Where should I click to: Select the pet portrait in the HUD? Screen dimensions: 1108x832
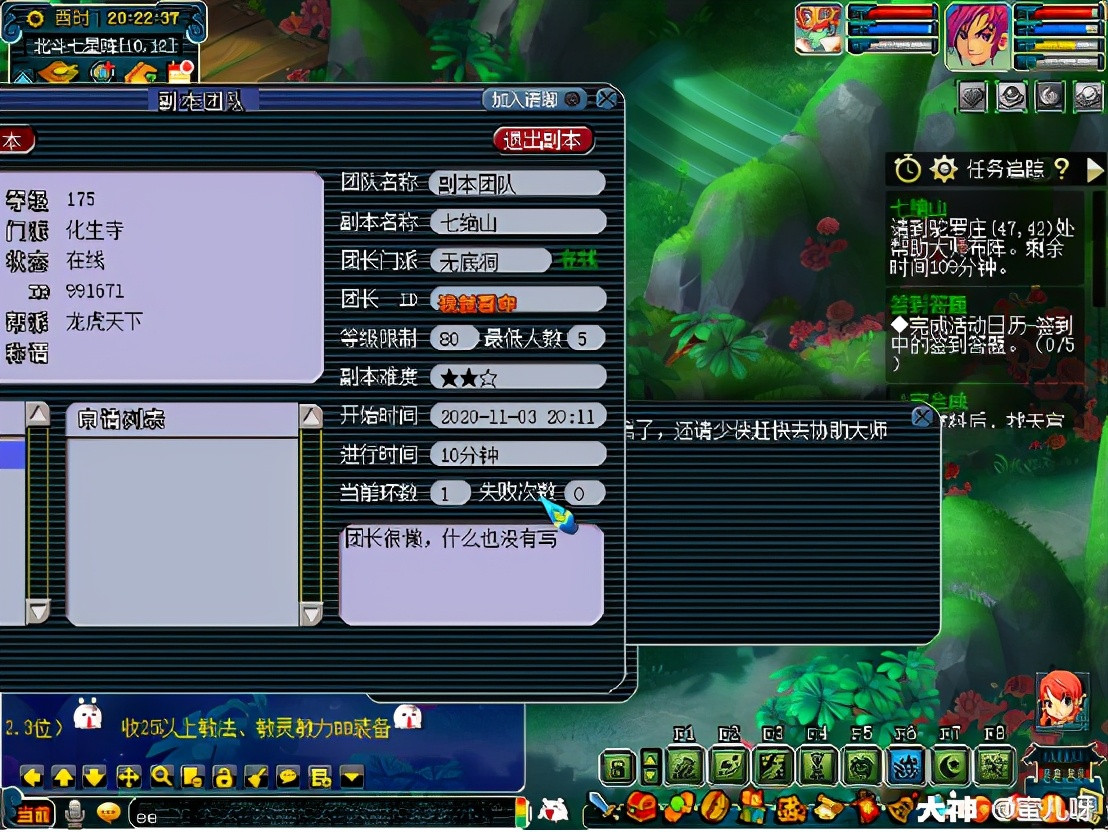tap(818, 28)
